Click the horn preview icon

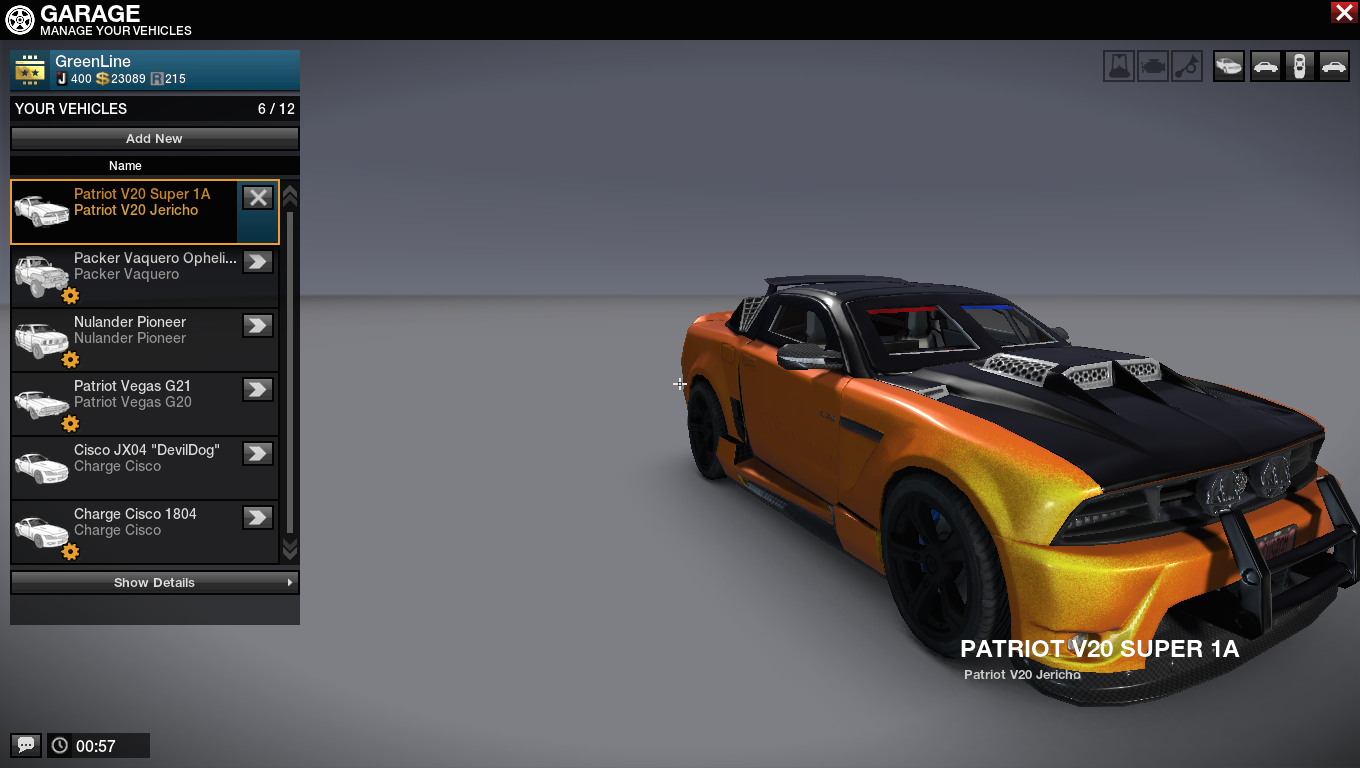tap(1187, 66)
